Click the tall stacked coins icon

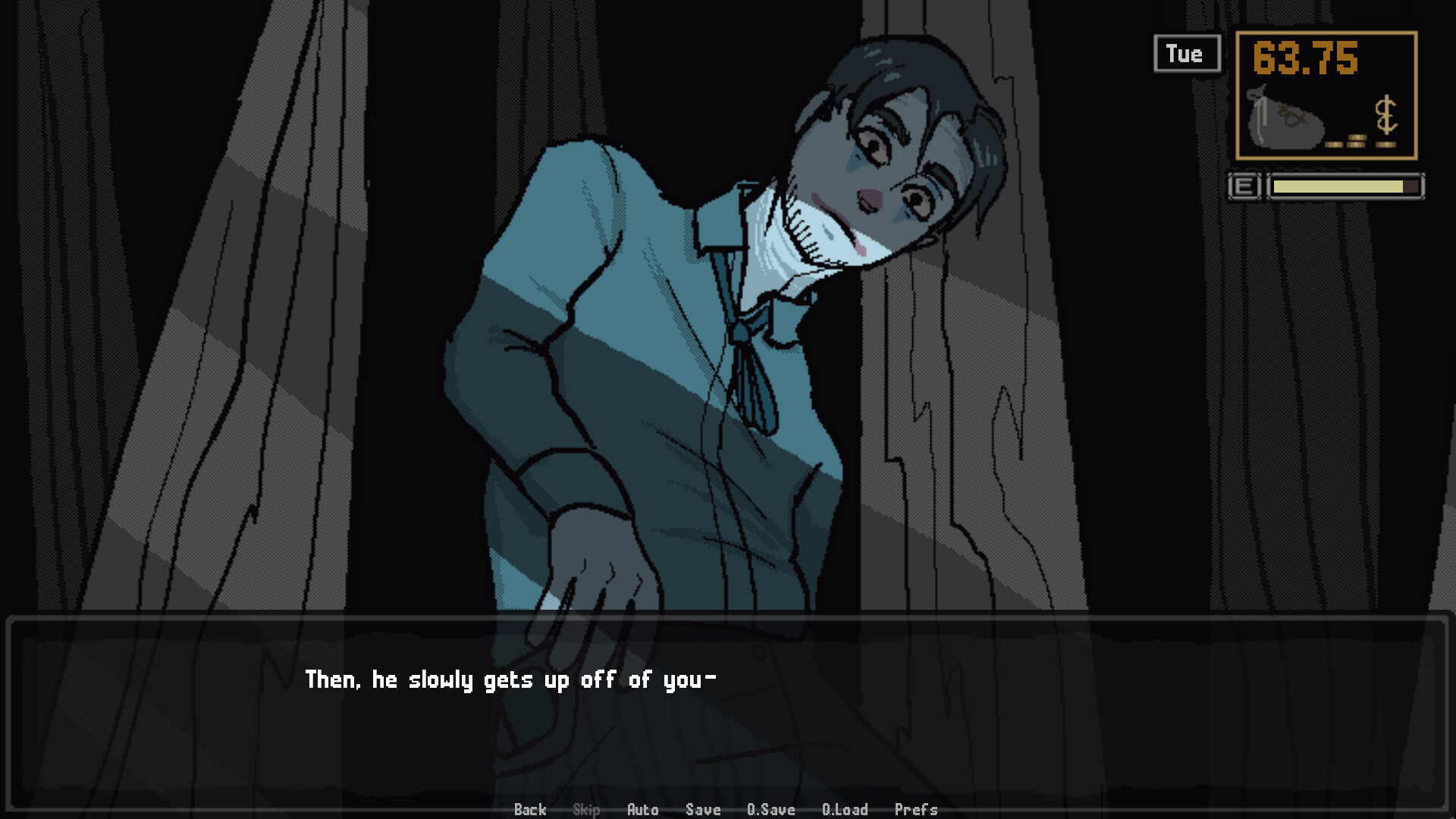click(x=1357, y=141)
